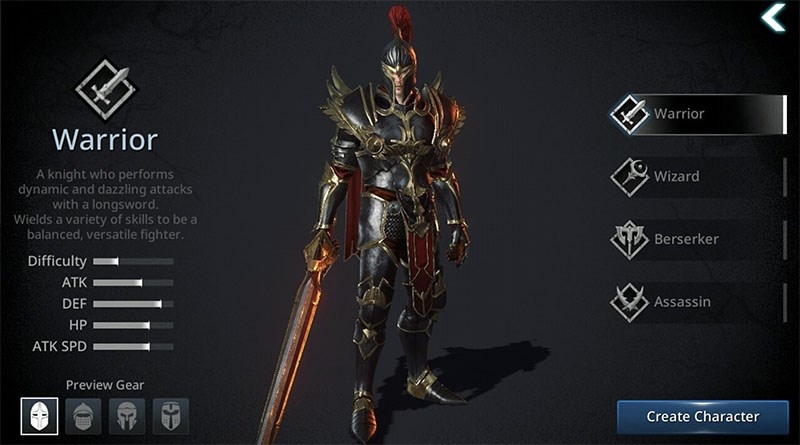Choose the Wizard class

pyautogui.click(x=697, y=177)
